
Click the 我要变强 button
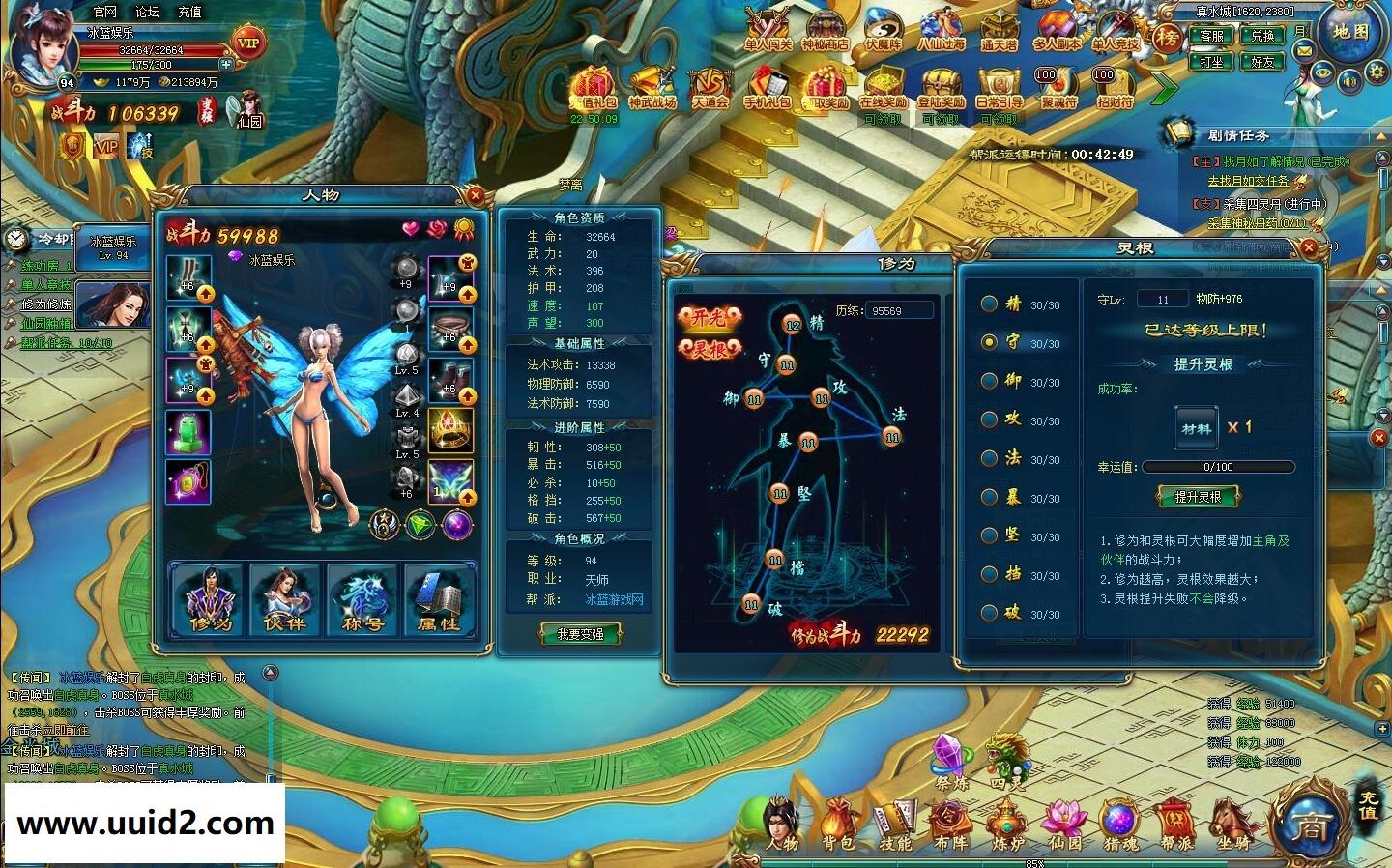[x=580, y=633]
